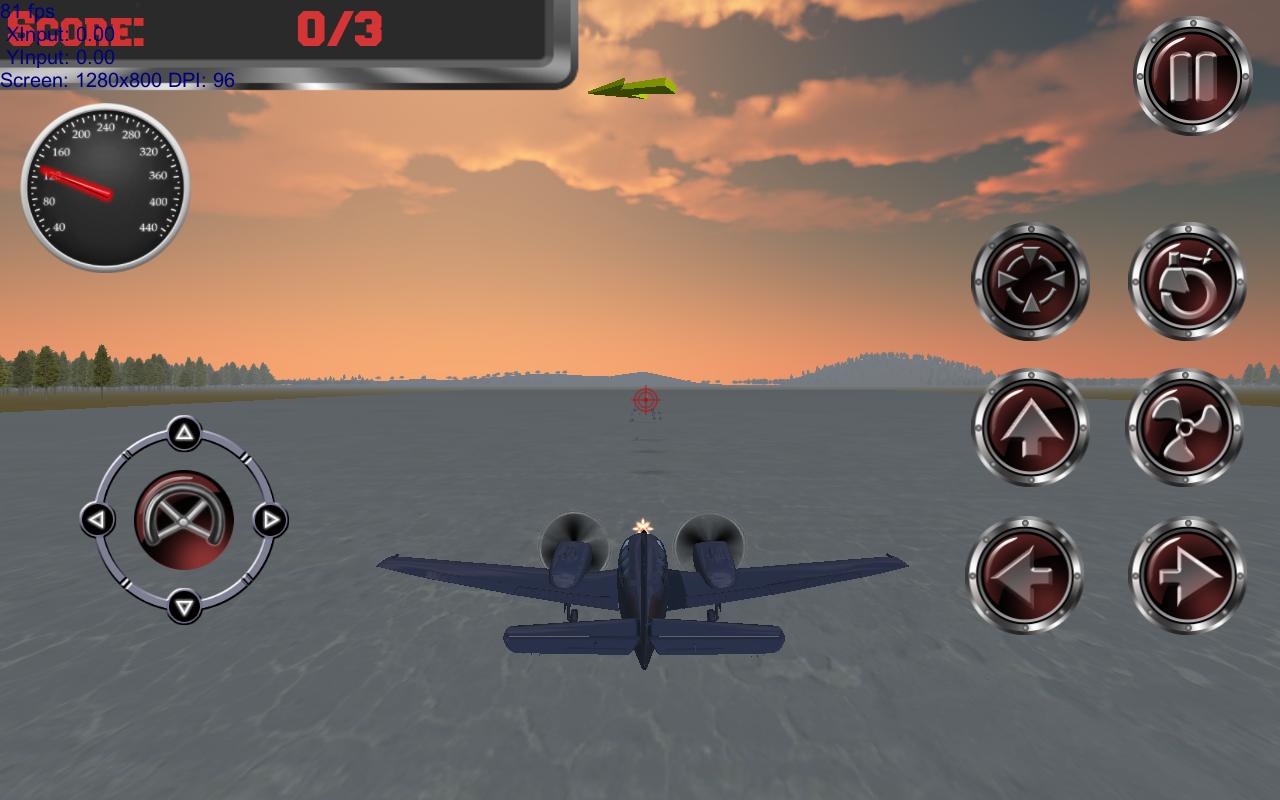Pause the game
Screen dimensions: 1280x800
point(1191,73)
